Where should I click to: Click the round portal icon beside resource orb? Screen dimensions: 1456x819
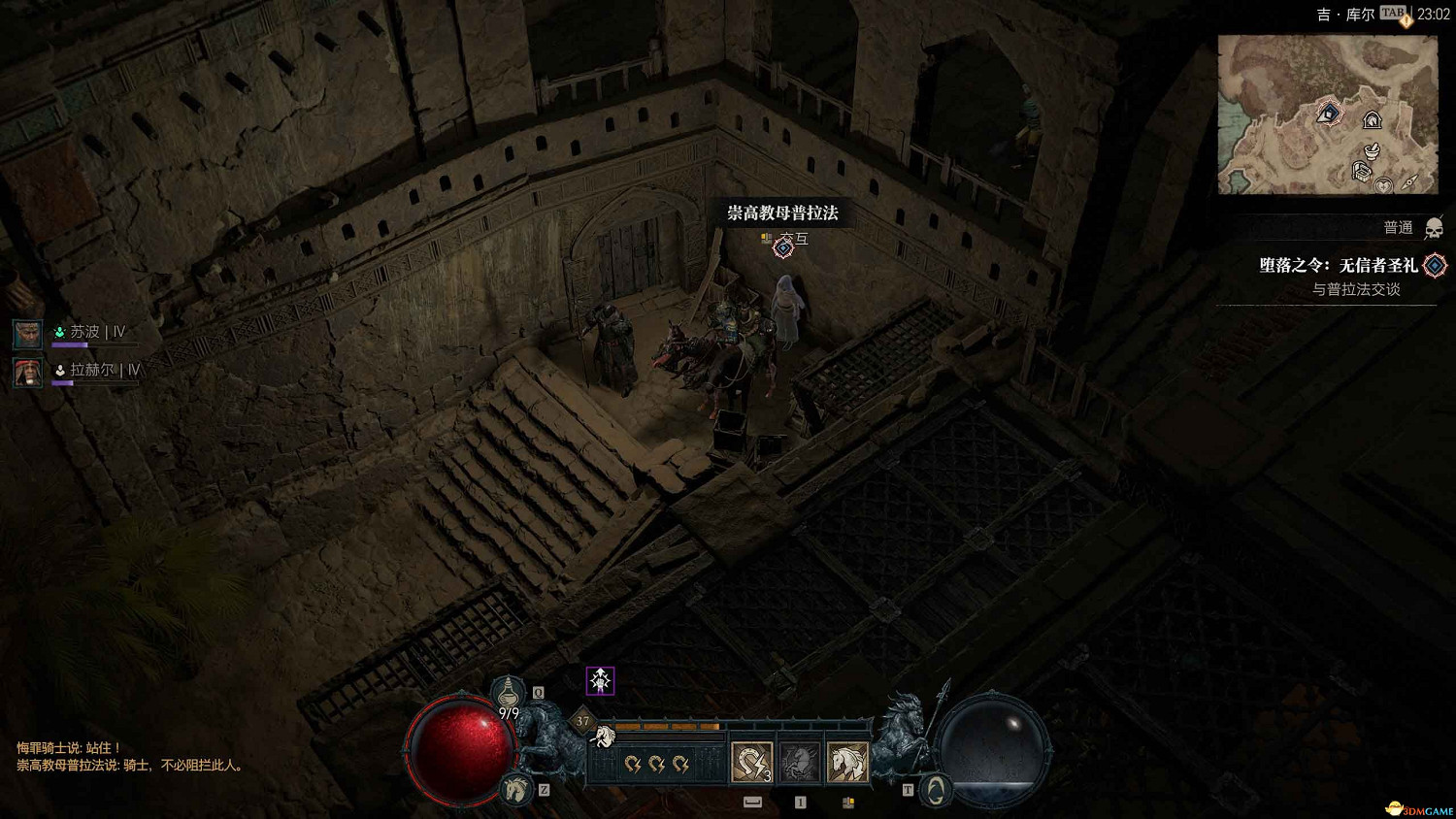coord(934,790)
